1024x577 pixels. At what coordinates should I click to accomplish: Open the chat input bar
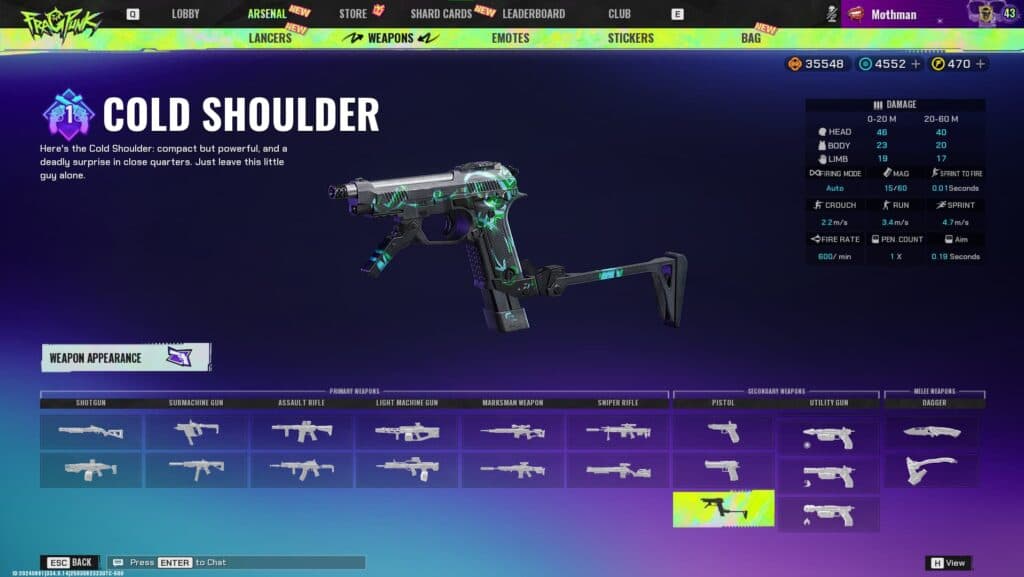[x=236, y=563]
